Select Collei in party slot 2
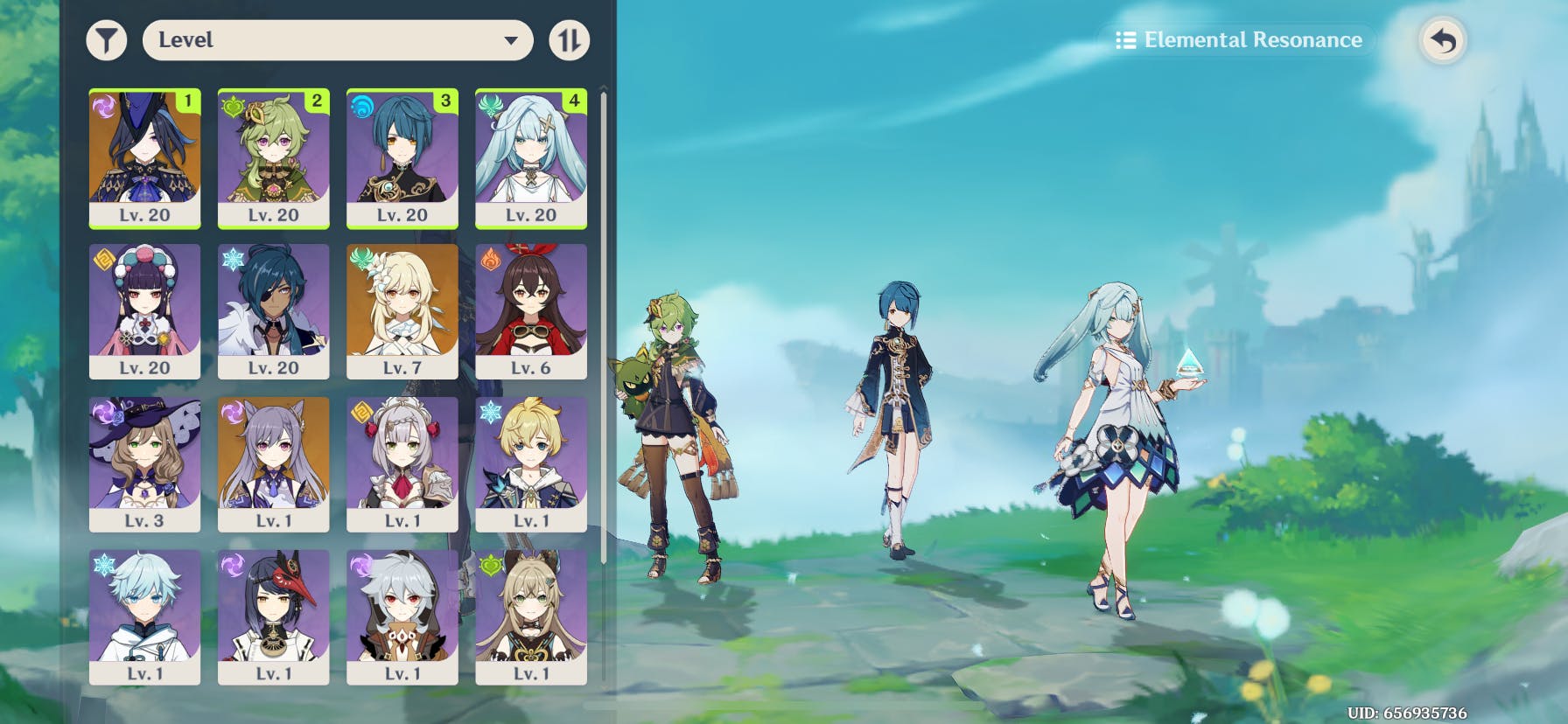The height and width of the screenshot is (724, 1568). [x=274, y=157]
